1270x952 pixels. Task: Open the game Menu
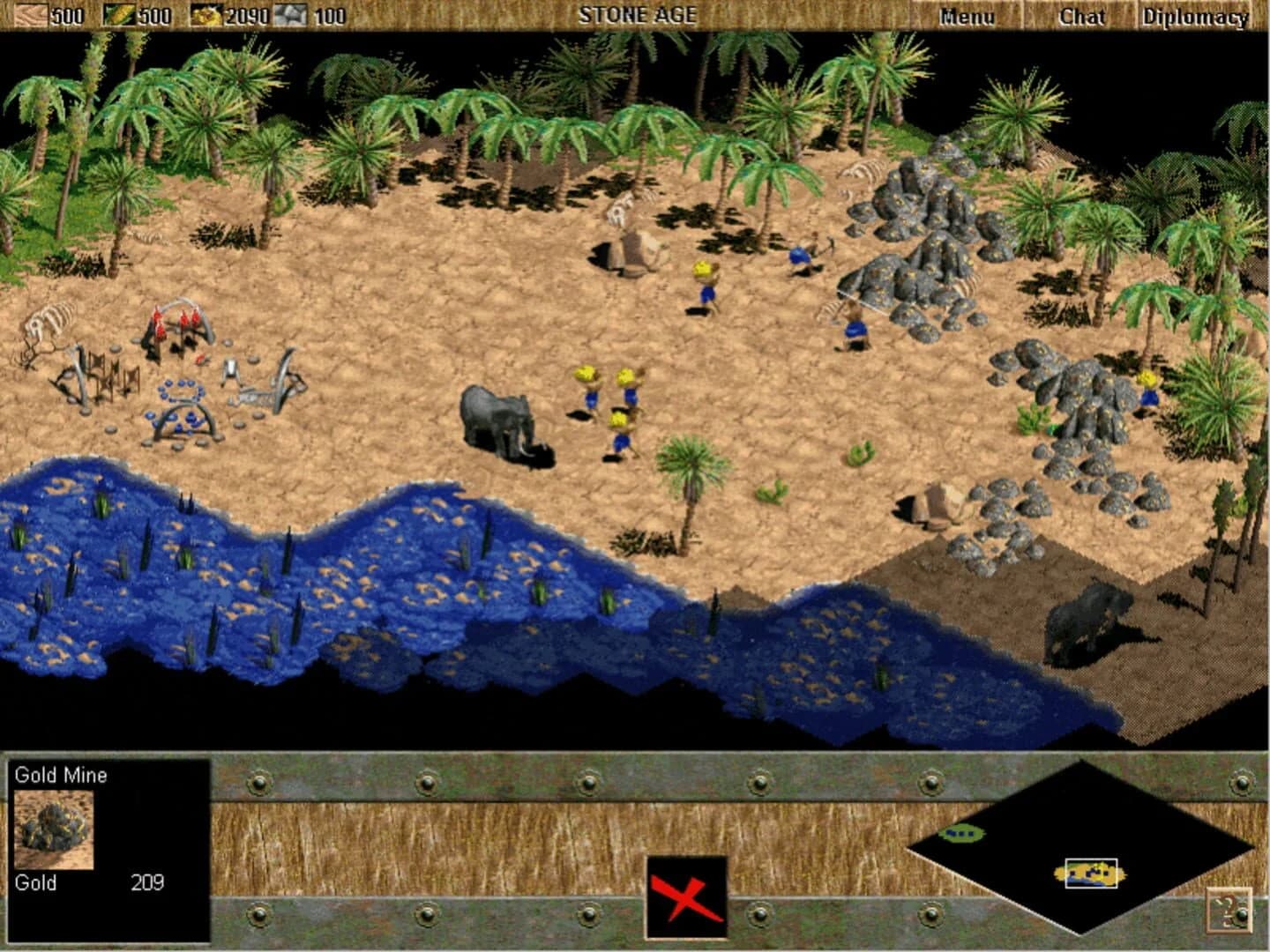(x=967, y=15)
